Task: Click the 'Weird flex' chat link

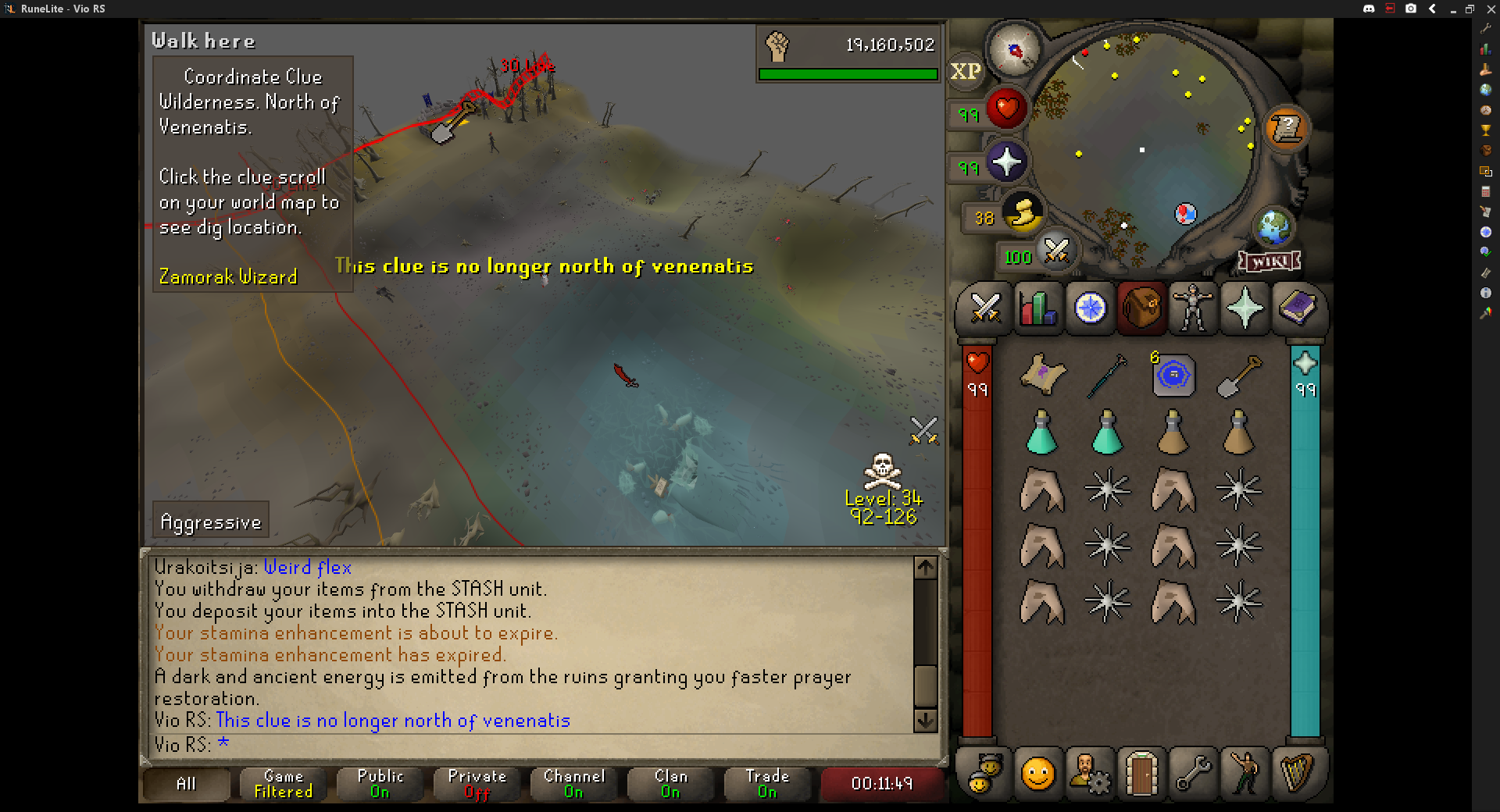Action: tap(307, 568)
